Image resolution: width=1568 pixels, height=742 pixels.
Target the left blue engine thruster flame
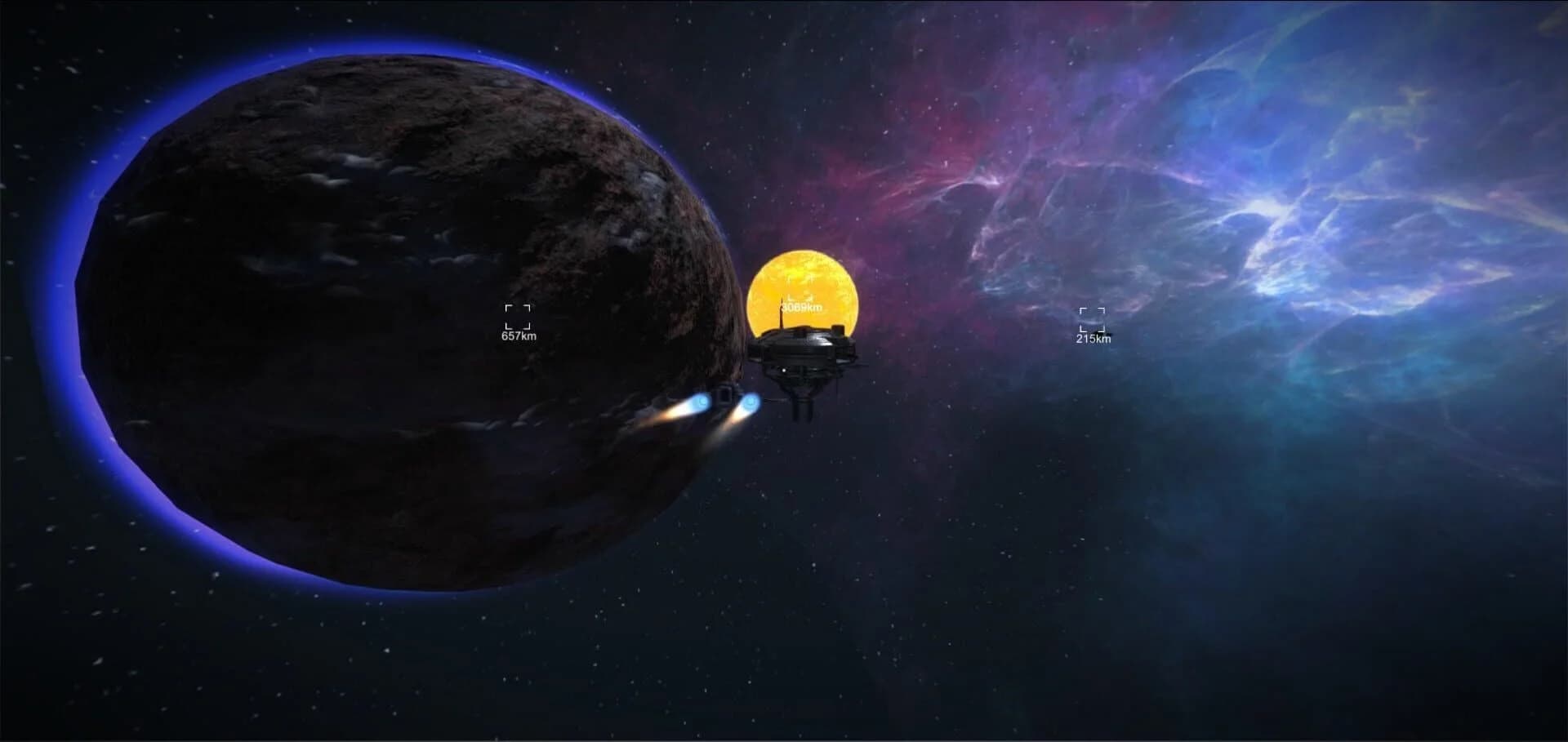point(701,402)
